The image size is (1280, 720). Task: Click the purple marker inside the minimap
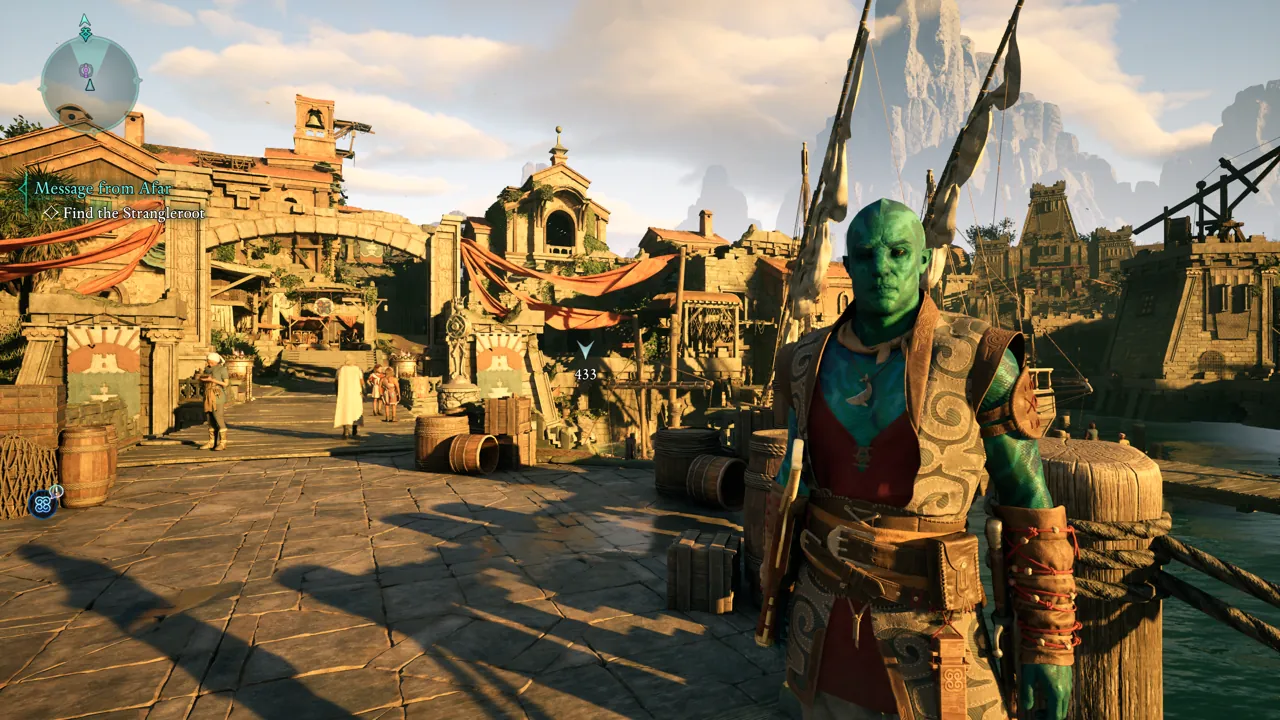[86, 70]
